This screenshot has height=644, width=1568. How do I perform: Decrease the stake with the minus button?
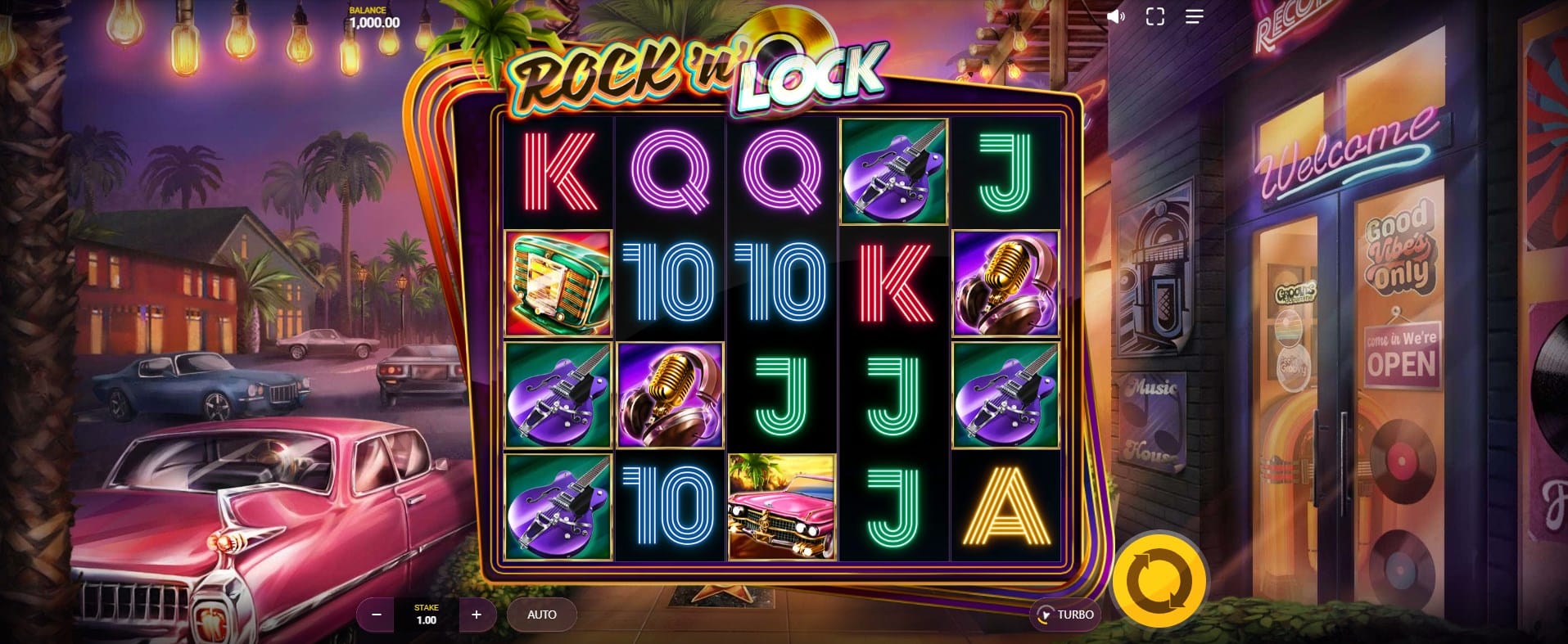[x=377, y=615]
